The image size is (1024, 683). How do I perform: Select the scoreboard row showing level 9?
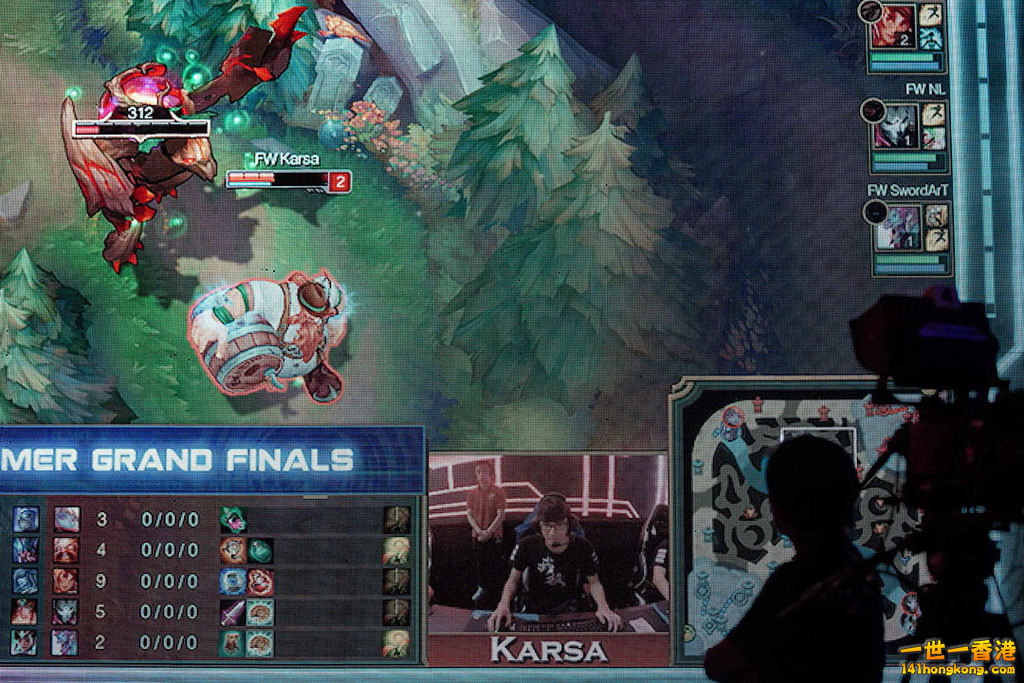tap(210, 581)
